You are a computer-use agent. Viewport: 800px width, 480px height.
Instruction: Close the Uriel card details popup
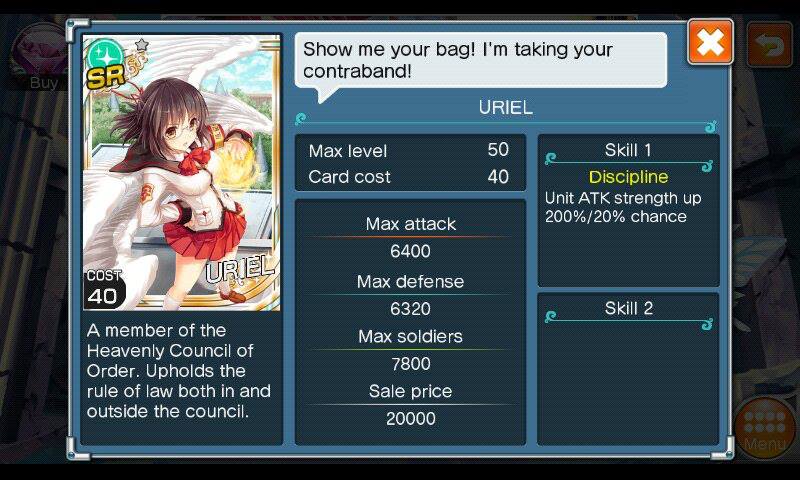point(710,43)
